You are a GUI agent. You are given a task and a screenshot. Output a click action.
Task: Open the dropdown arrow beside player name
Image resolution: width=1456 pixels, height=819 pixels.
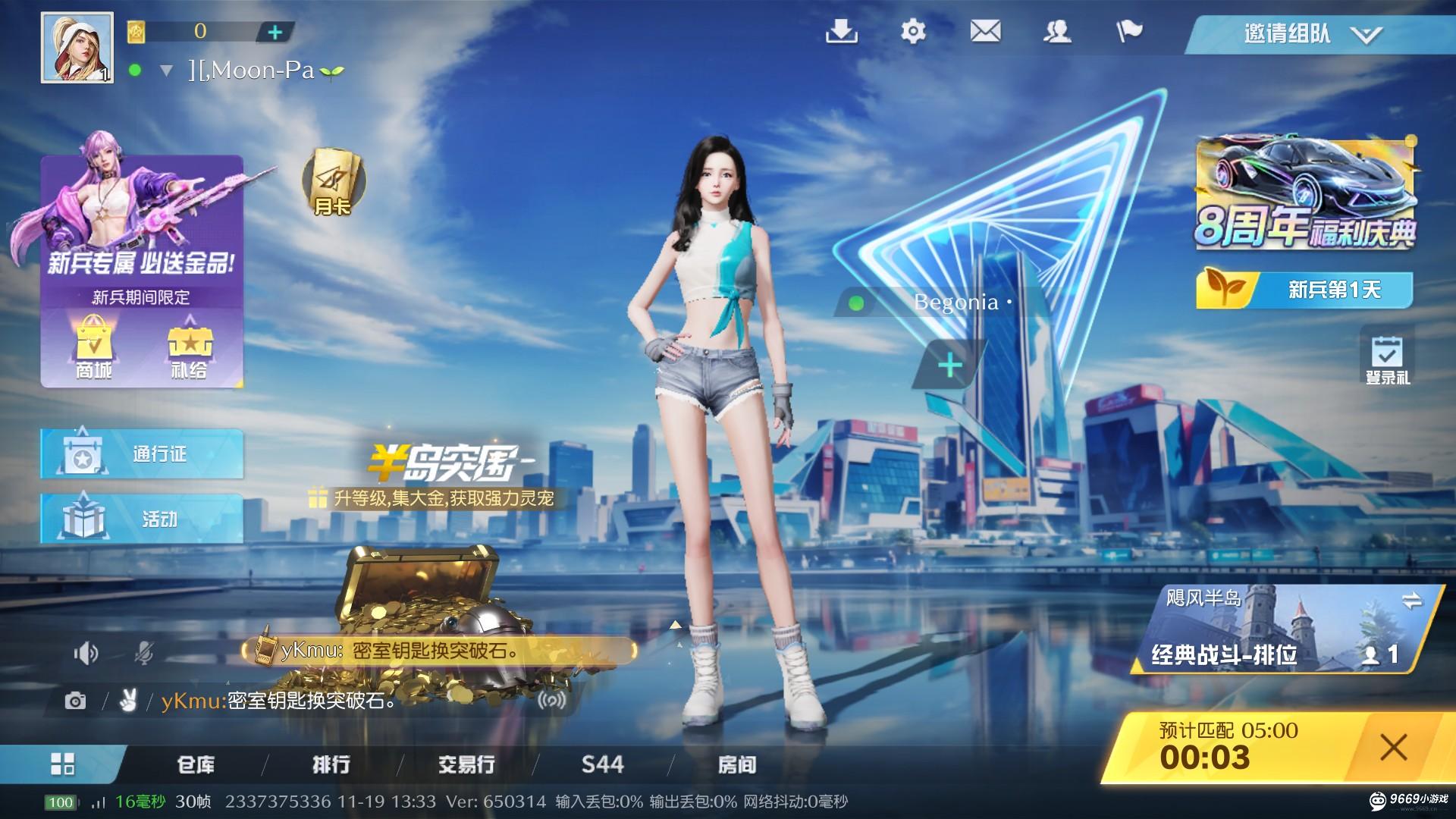click(x=165, y=71)
